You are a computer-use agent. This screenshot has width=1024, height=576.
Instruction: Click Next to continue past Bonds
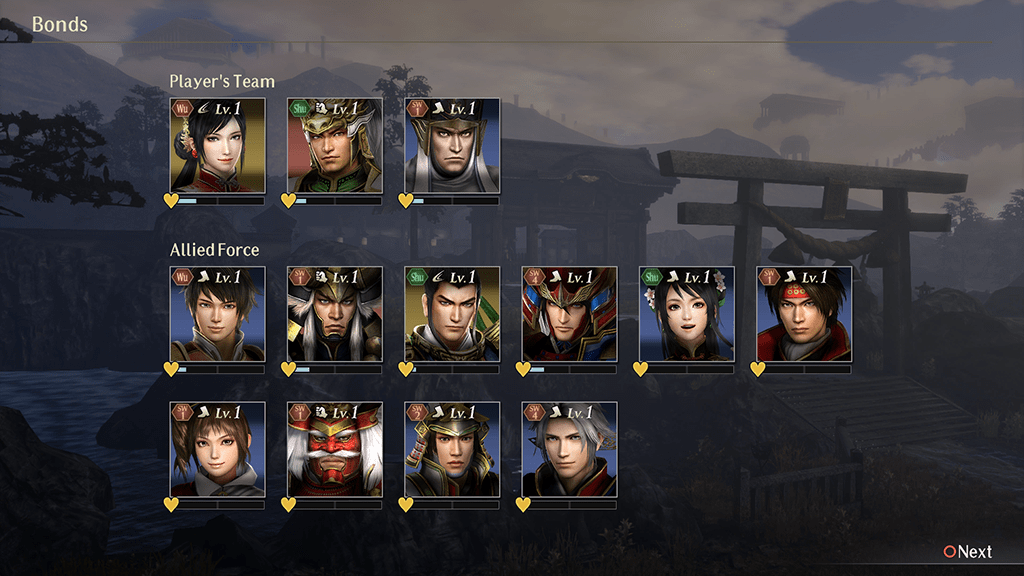point(967,552)
